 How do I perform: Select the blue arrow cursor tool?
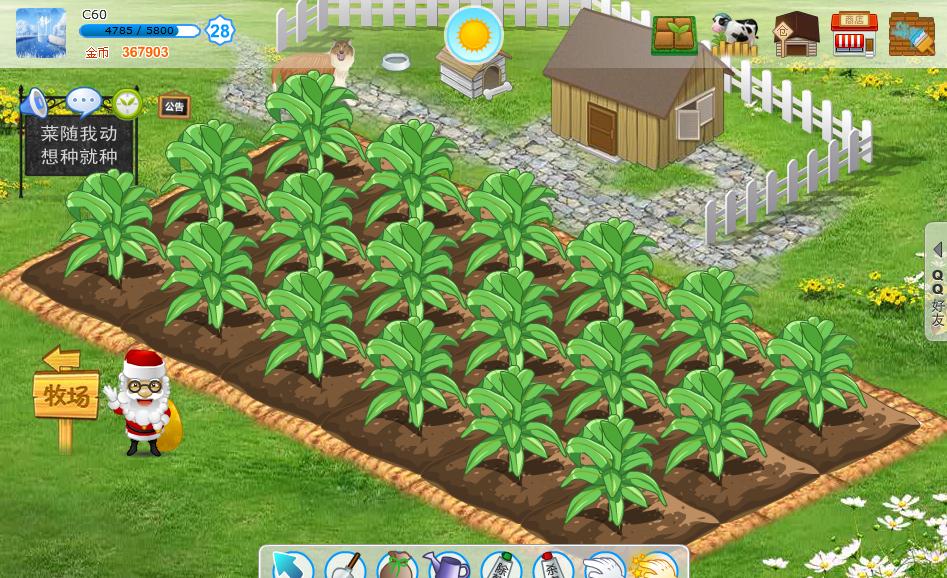289,565
